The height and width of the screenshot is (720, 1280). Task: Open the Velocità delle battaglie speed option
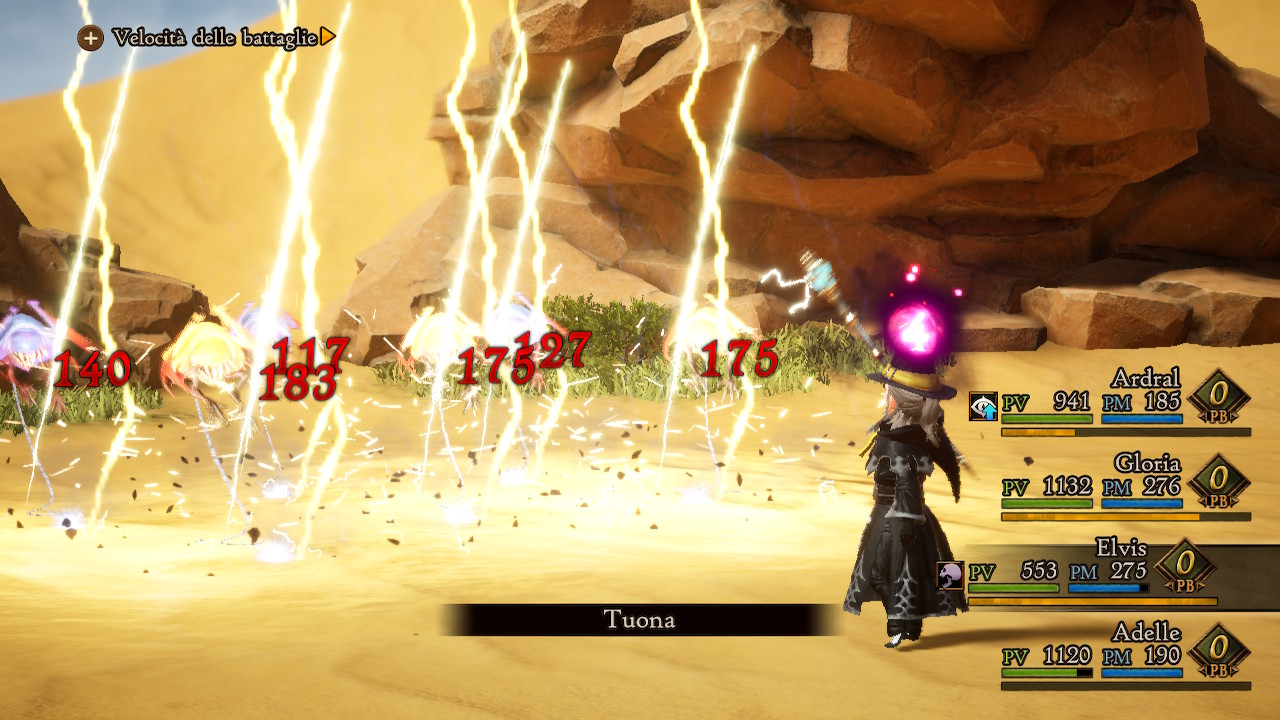pos(213,38)
